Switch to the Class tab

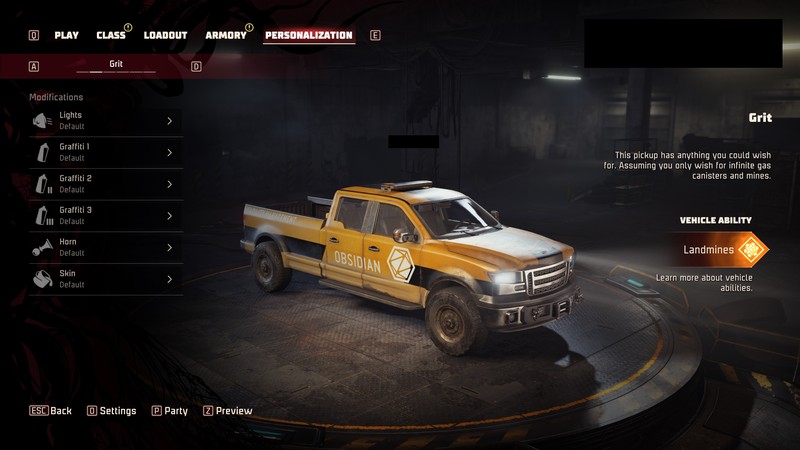111,35
